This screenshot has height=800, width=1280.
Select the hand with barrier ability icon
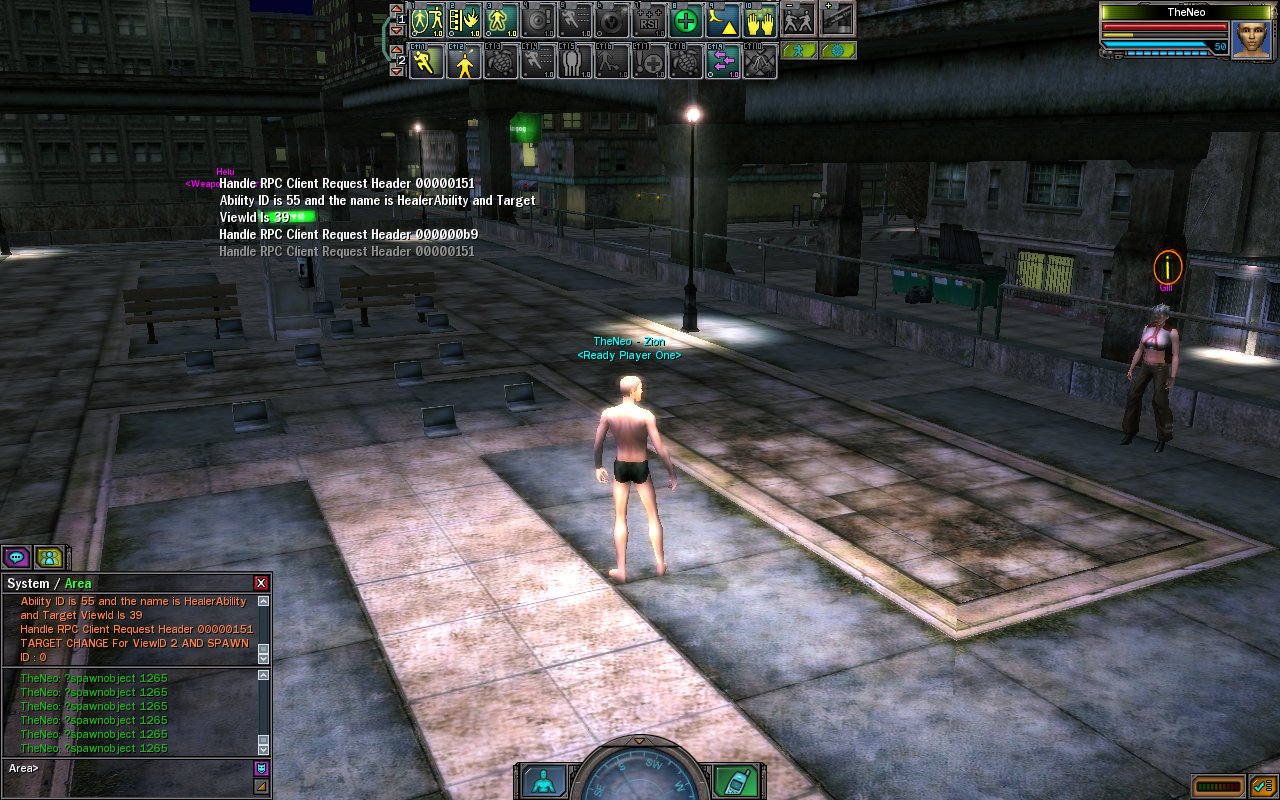point(465,20)
